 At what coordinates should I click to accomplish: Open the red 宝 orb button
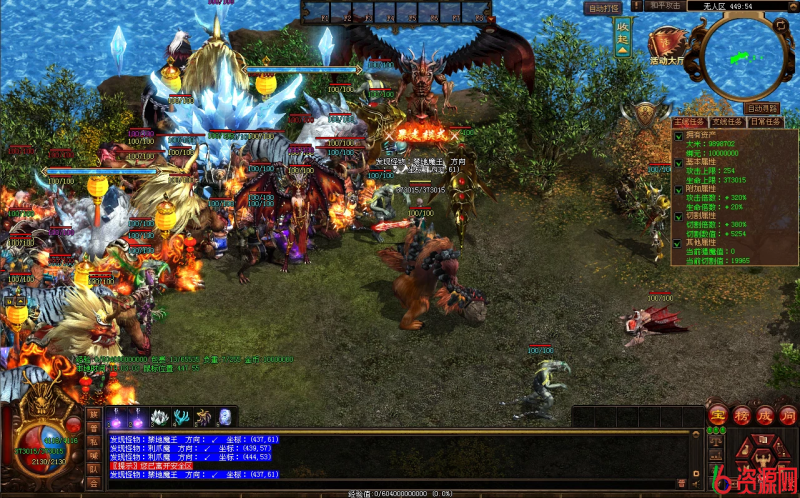717,414
